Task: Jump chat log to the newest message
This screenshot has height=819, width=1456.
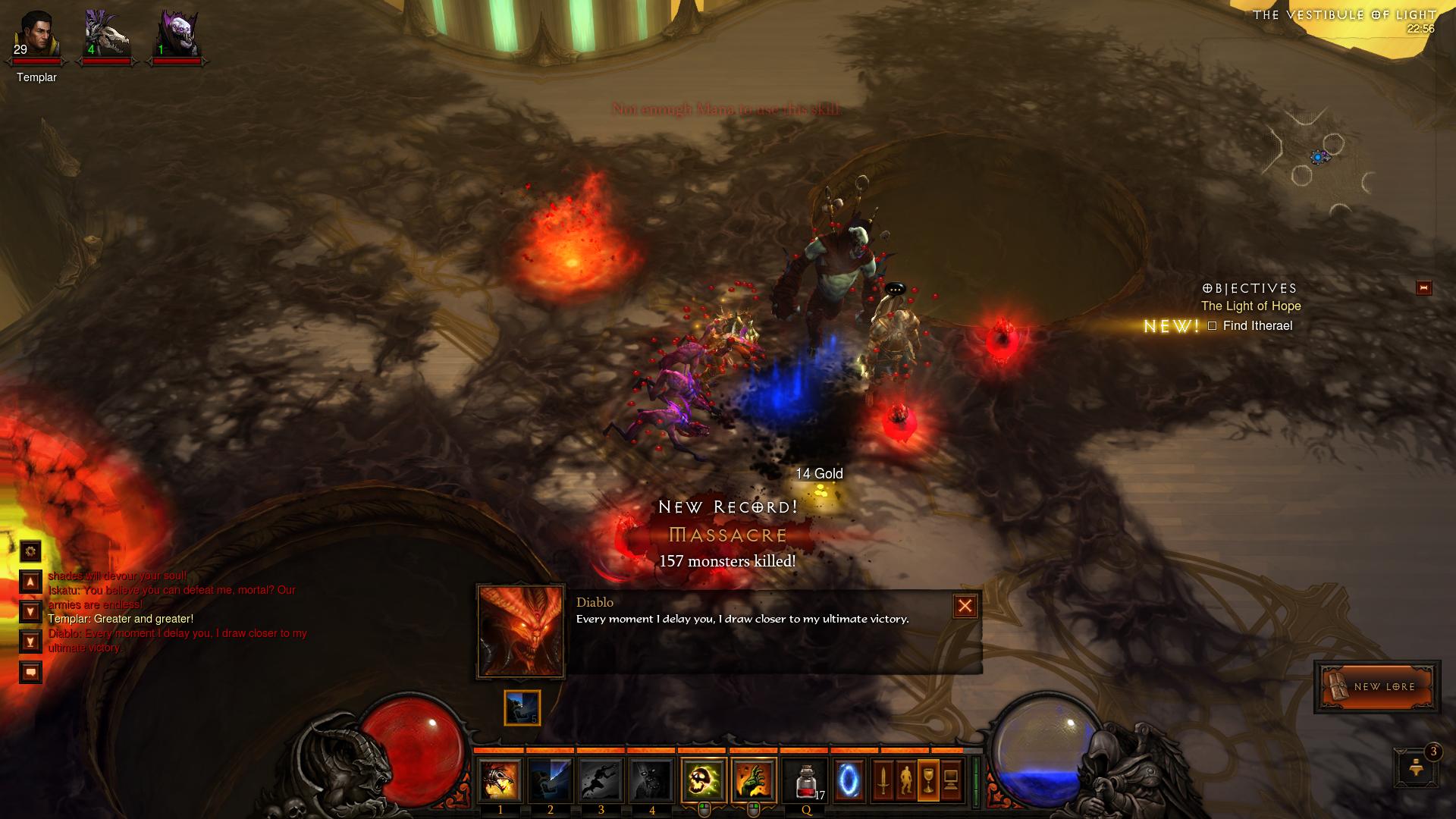Action: 30,642
